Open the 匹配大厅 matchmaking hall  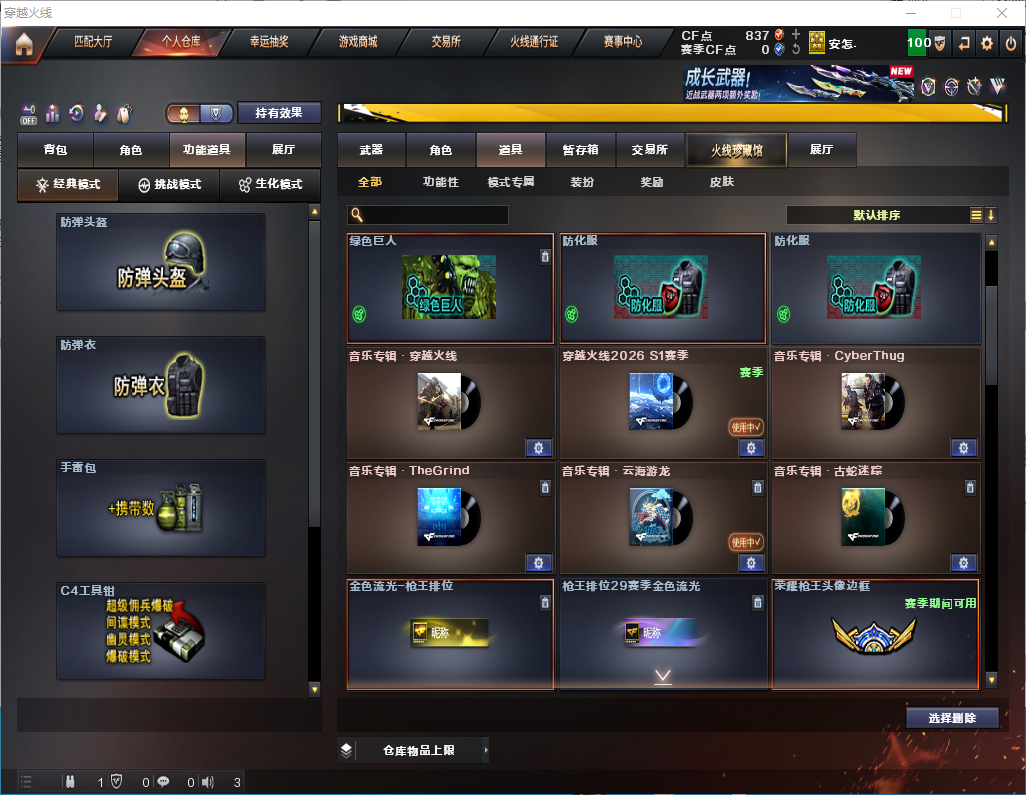tap(94, 43)
